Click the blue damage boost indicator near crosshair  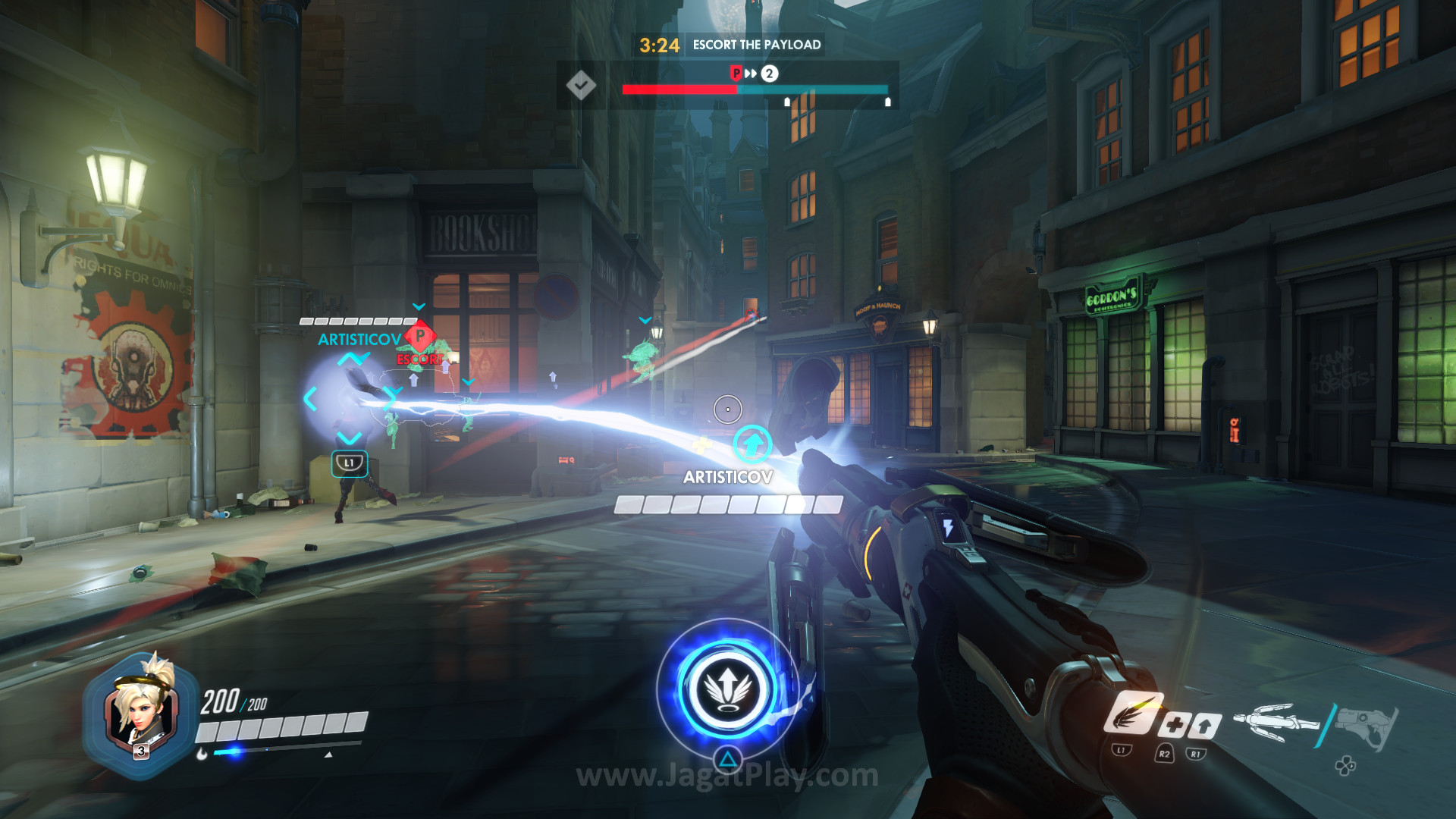click(x=752, y=444)
